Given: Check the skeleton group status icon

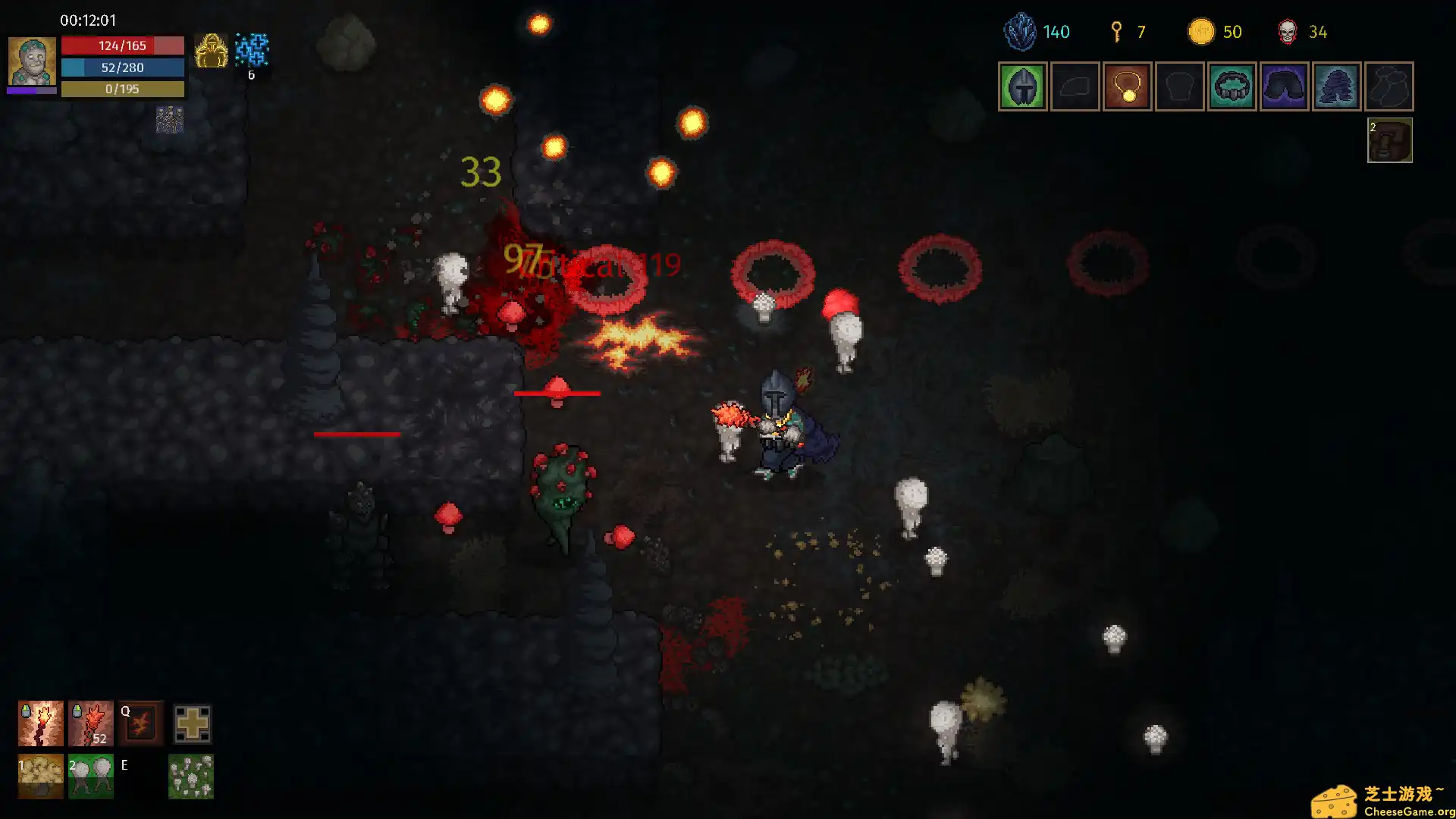Looking at the screenshot, I should click(170, 120).
